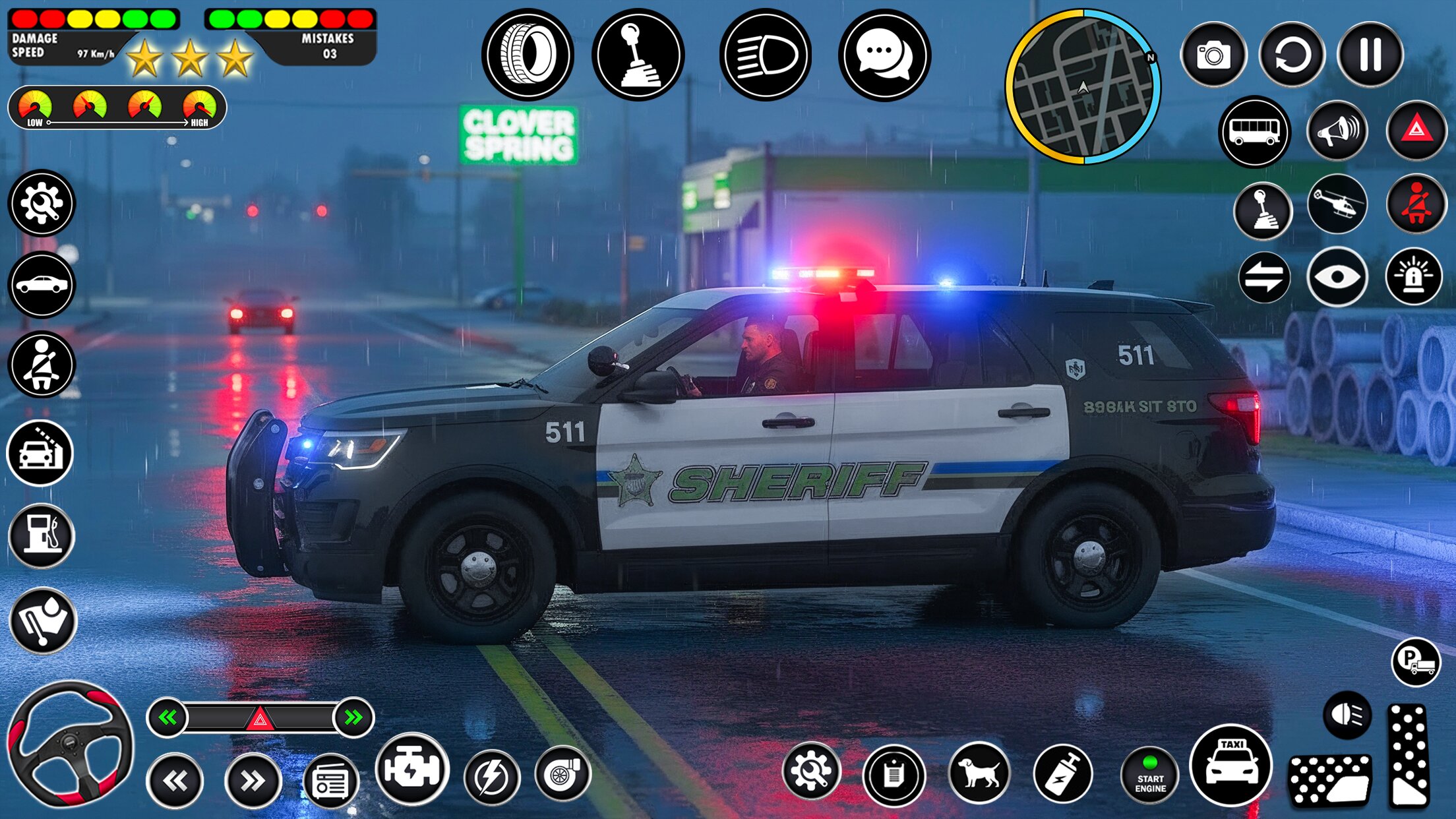Open the chat bubbles icon
This screenshot has width=1456, height=819.
click(x=884, y=54)
